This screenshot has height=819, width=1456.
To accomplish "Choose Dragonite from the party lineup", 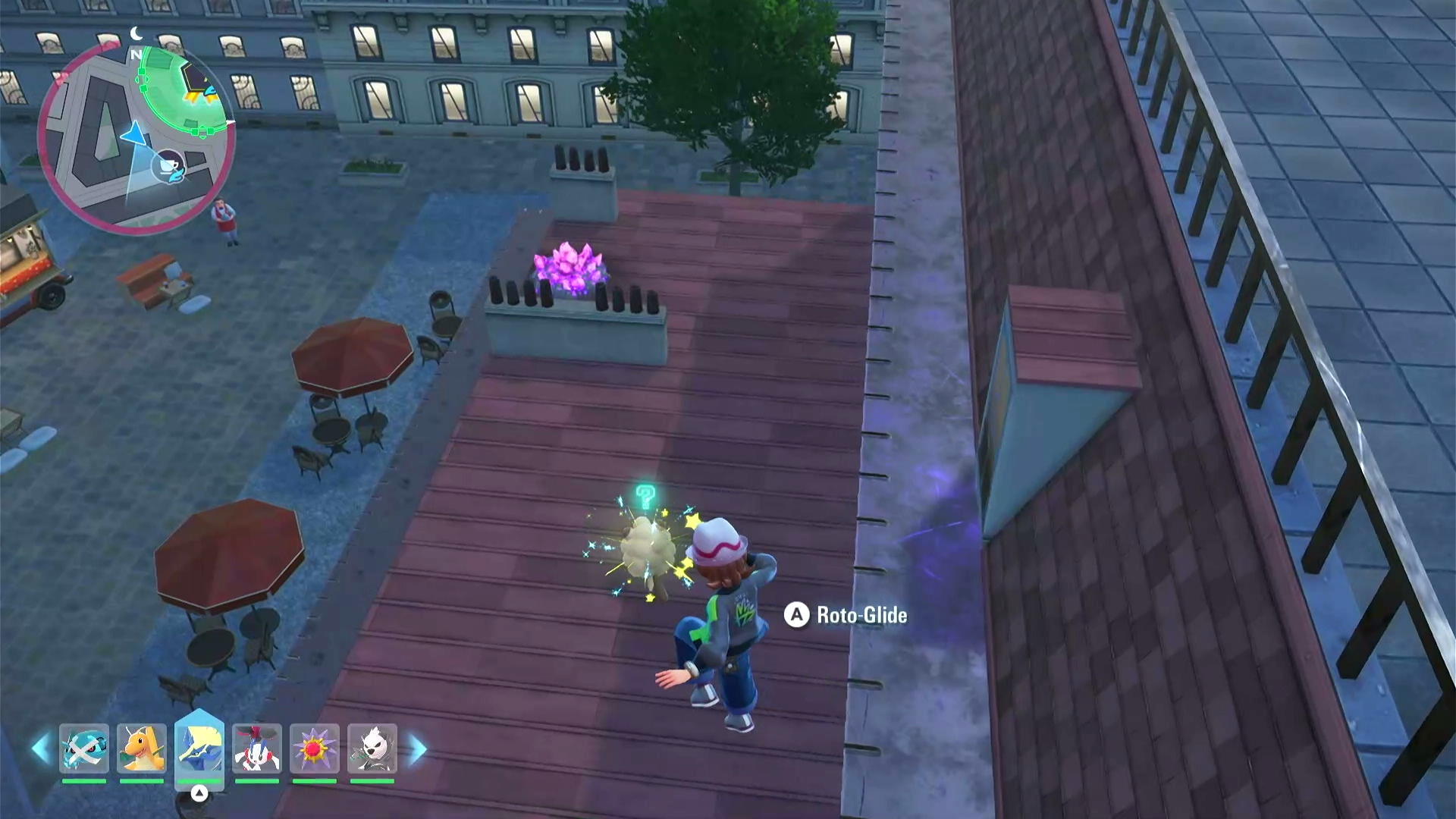I will pos(142,748).
